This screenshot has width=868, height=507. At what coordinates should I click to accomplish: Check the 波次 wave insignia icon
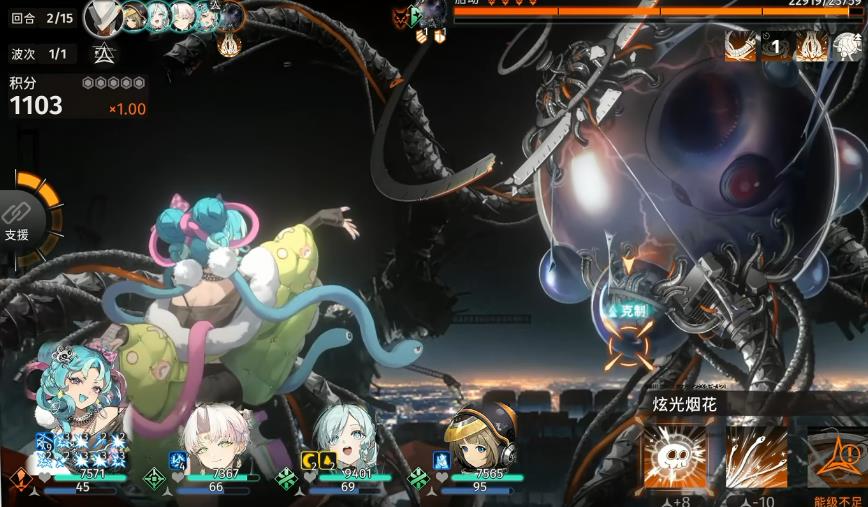pos(103,55)
